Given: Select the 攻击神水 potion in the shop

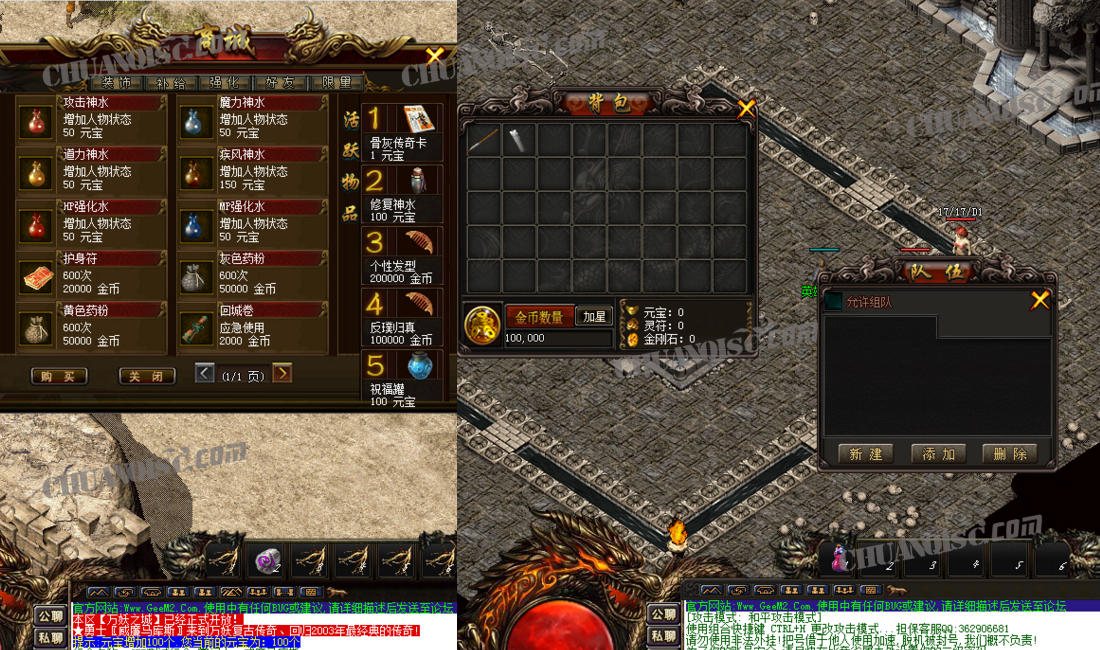Looking at the screenshot, I should pyautogui.click(x=36, y=120).
